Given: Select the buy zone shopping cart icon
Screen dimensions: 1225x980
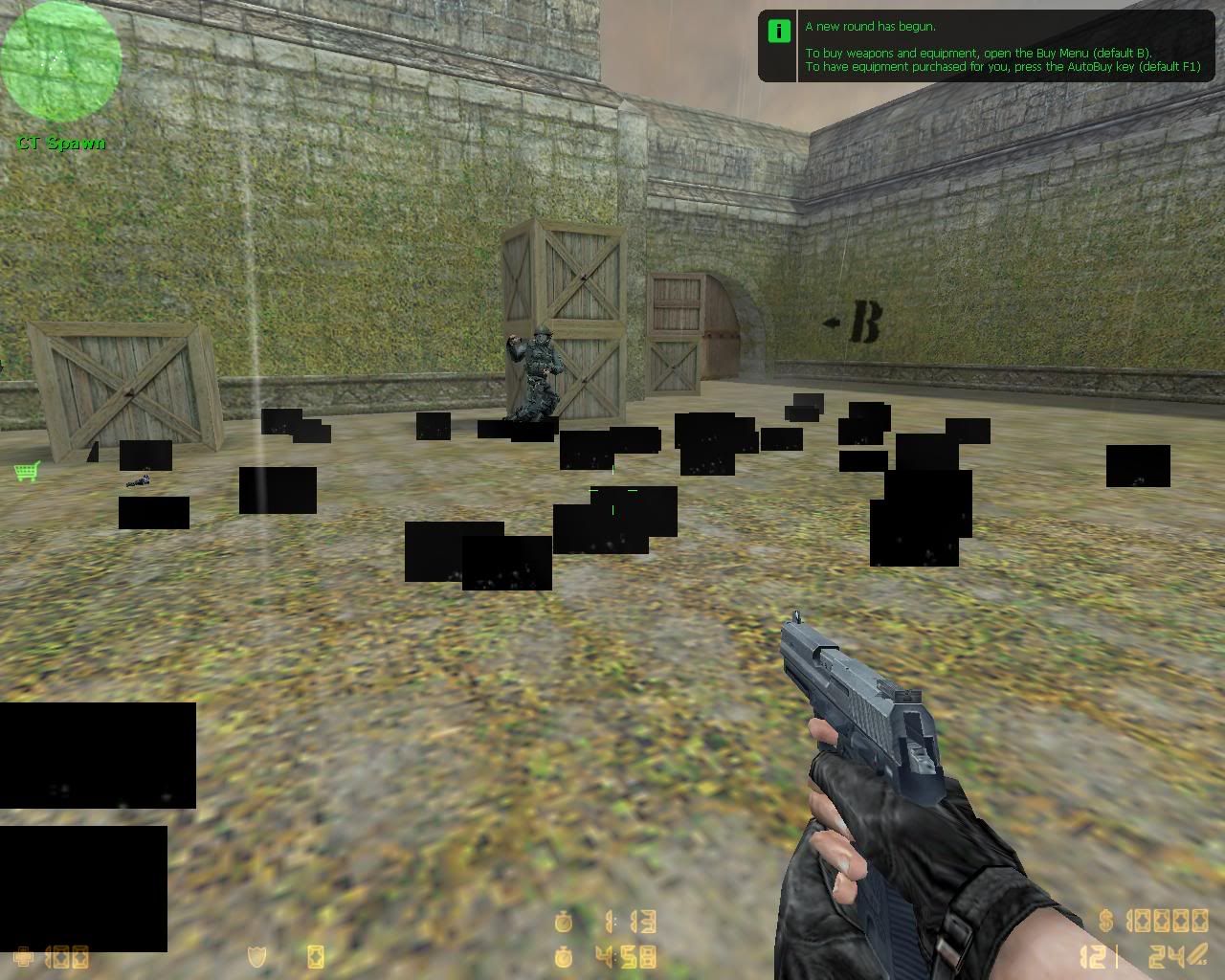Looking at the screenshot, I should [x=27, y=471].
